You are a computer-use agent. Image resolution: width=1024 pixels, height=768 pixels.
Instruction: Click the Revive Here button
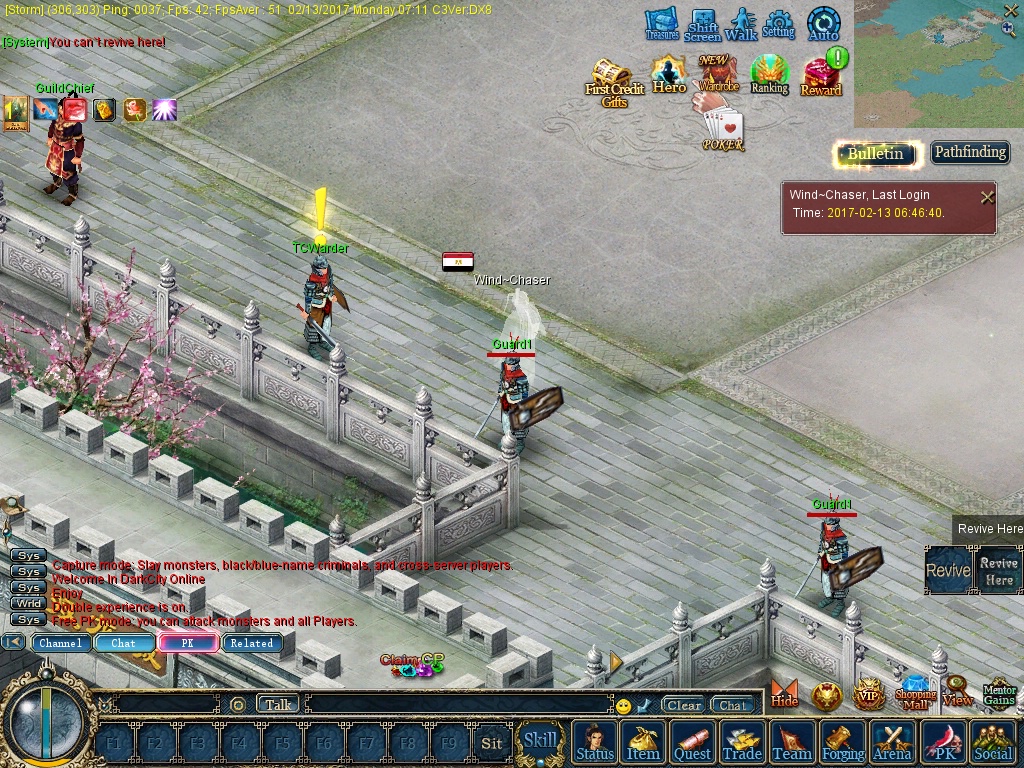(x=998, y=571)
